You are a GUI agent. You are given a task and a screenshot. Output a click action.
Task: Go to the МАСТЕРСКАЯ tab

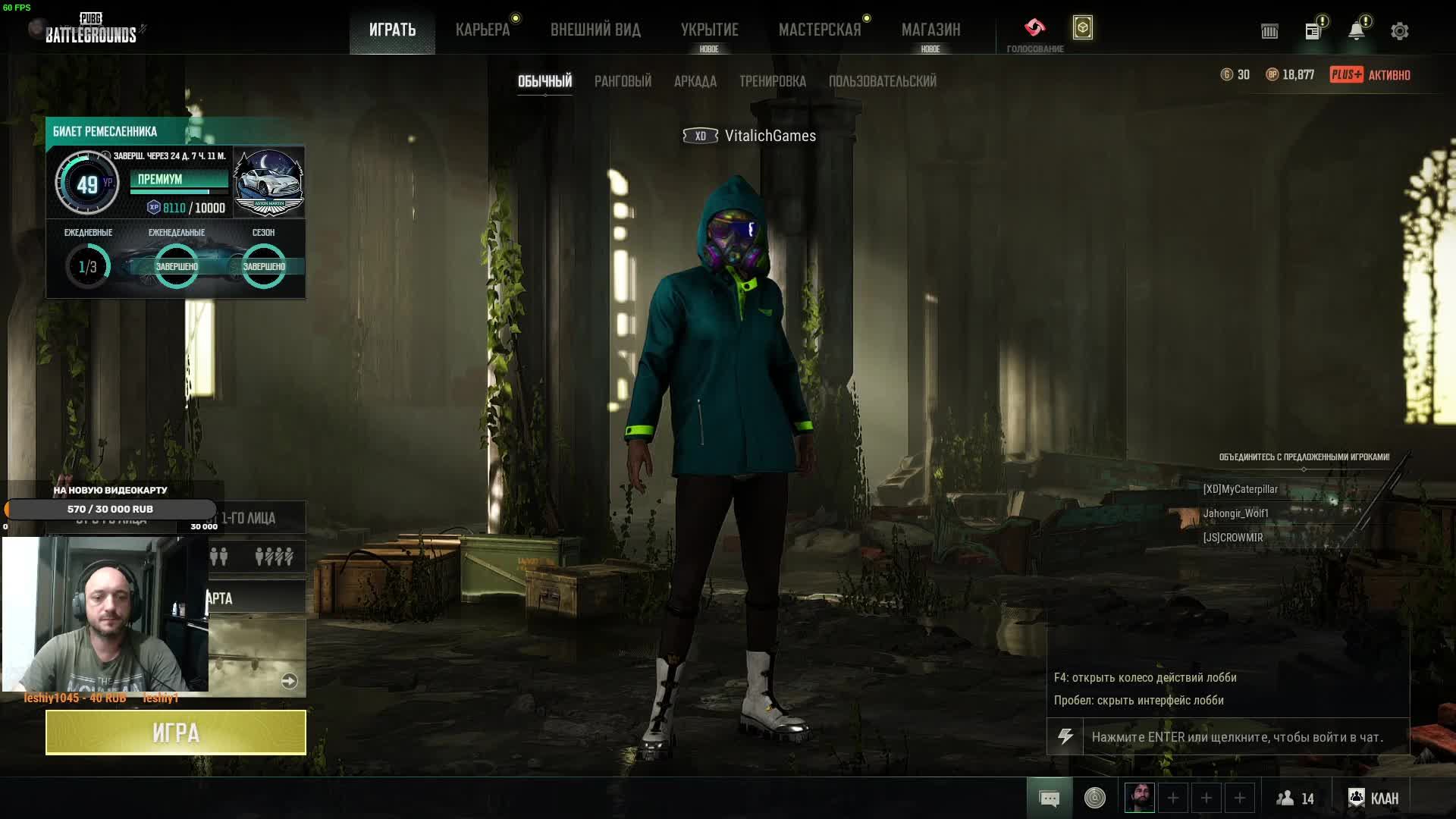pyautogui.click(x=820, y=30)
